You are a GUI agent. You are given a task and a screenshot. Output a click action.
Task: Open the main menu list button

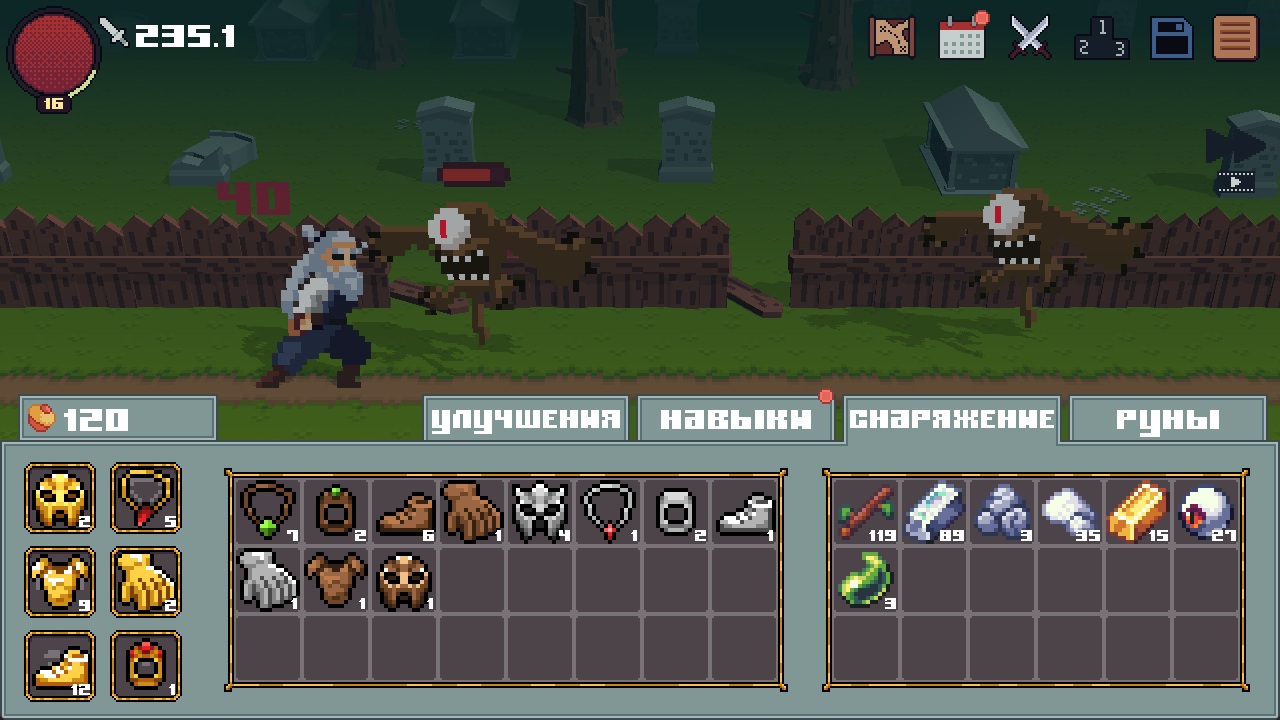tap(1235, 38)
